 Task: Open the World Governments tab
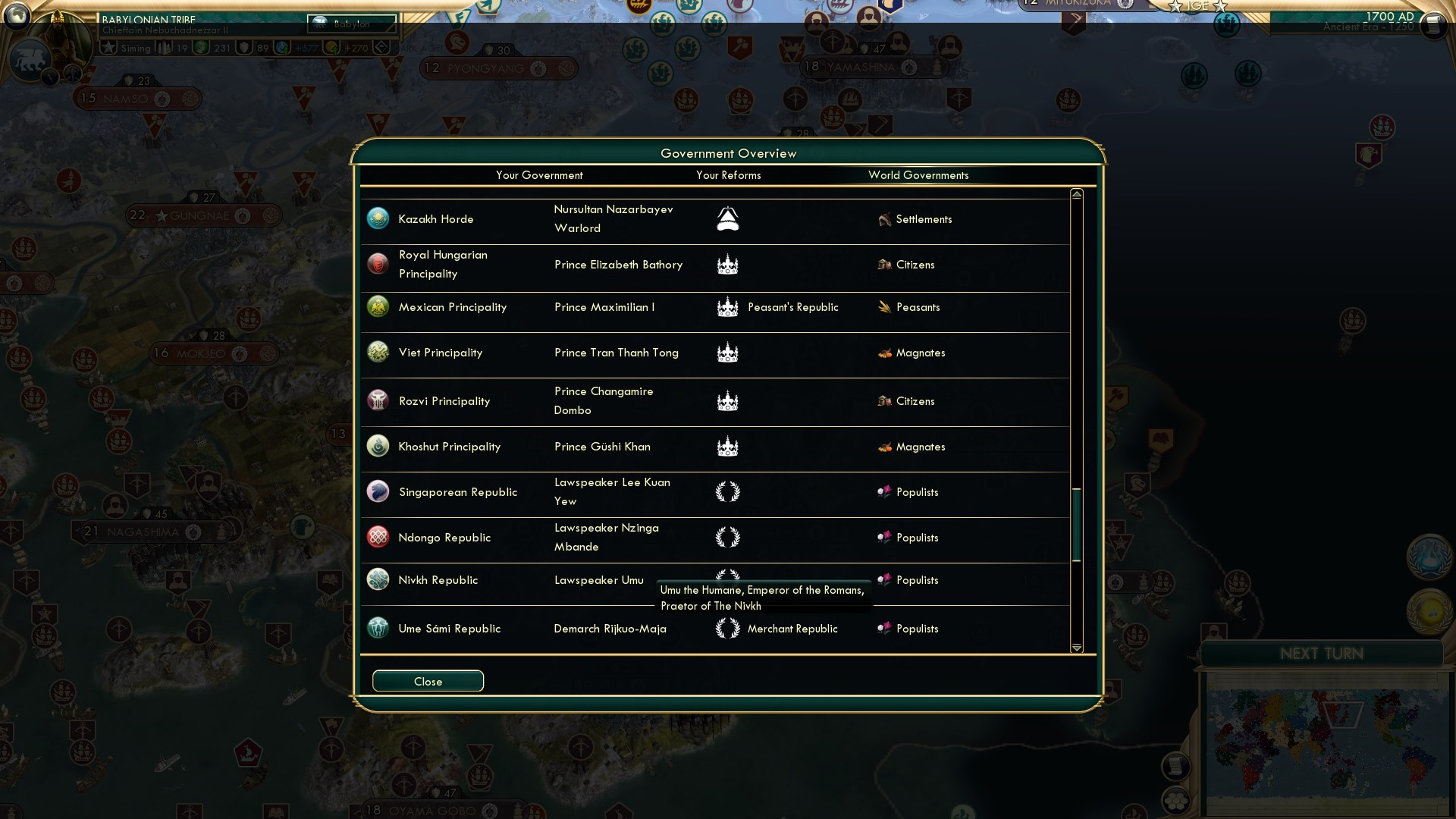(x=919, y=175)
